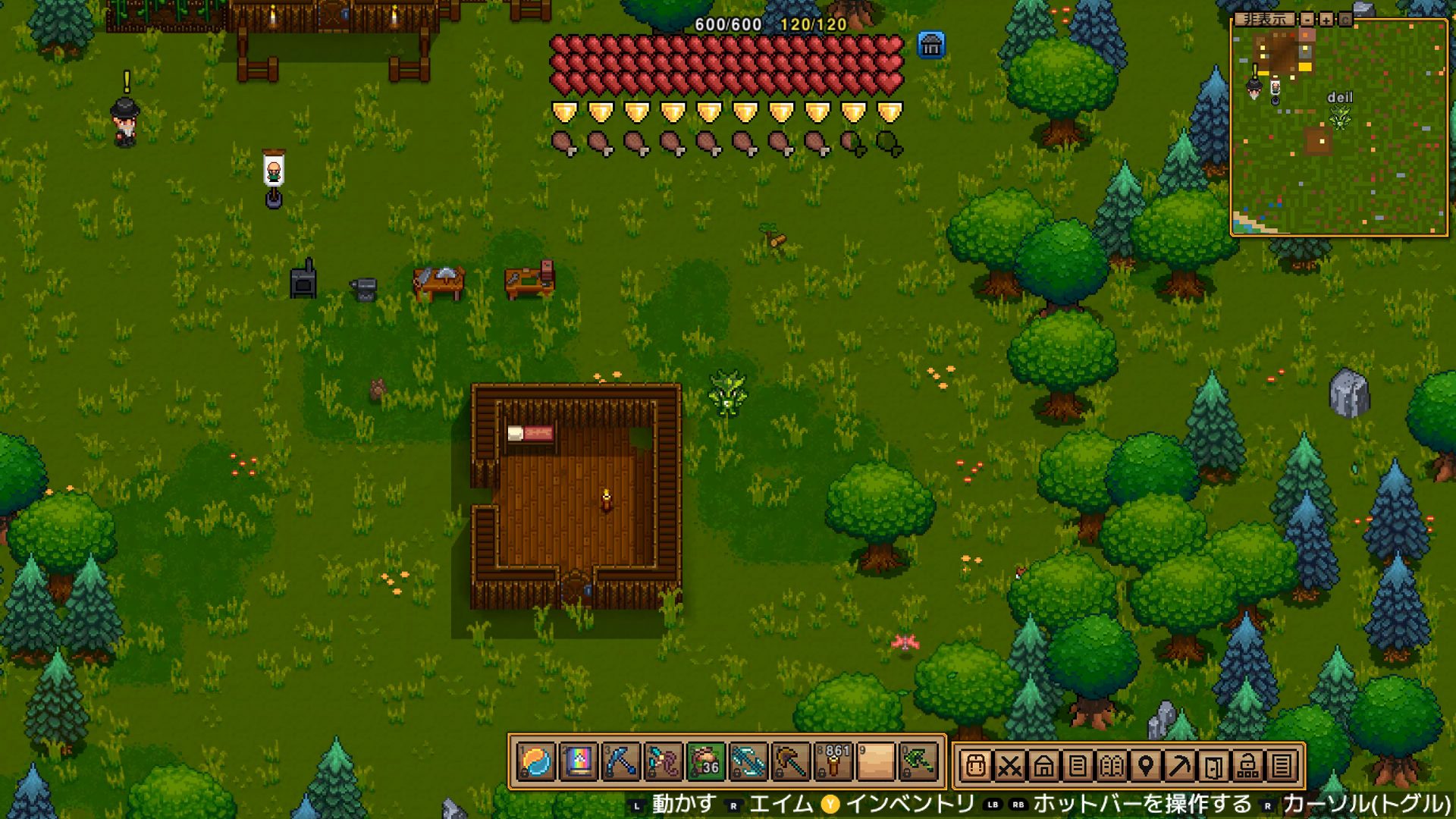This screenshot has width=1456, height=819.
Task: Select the green axe in the last hotbar slot
Action: pyautogui.click(x=918, y=762)
